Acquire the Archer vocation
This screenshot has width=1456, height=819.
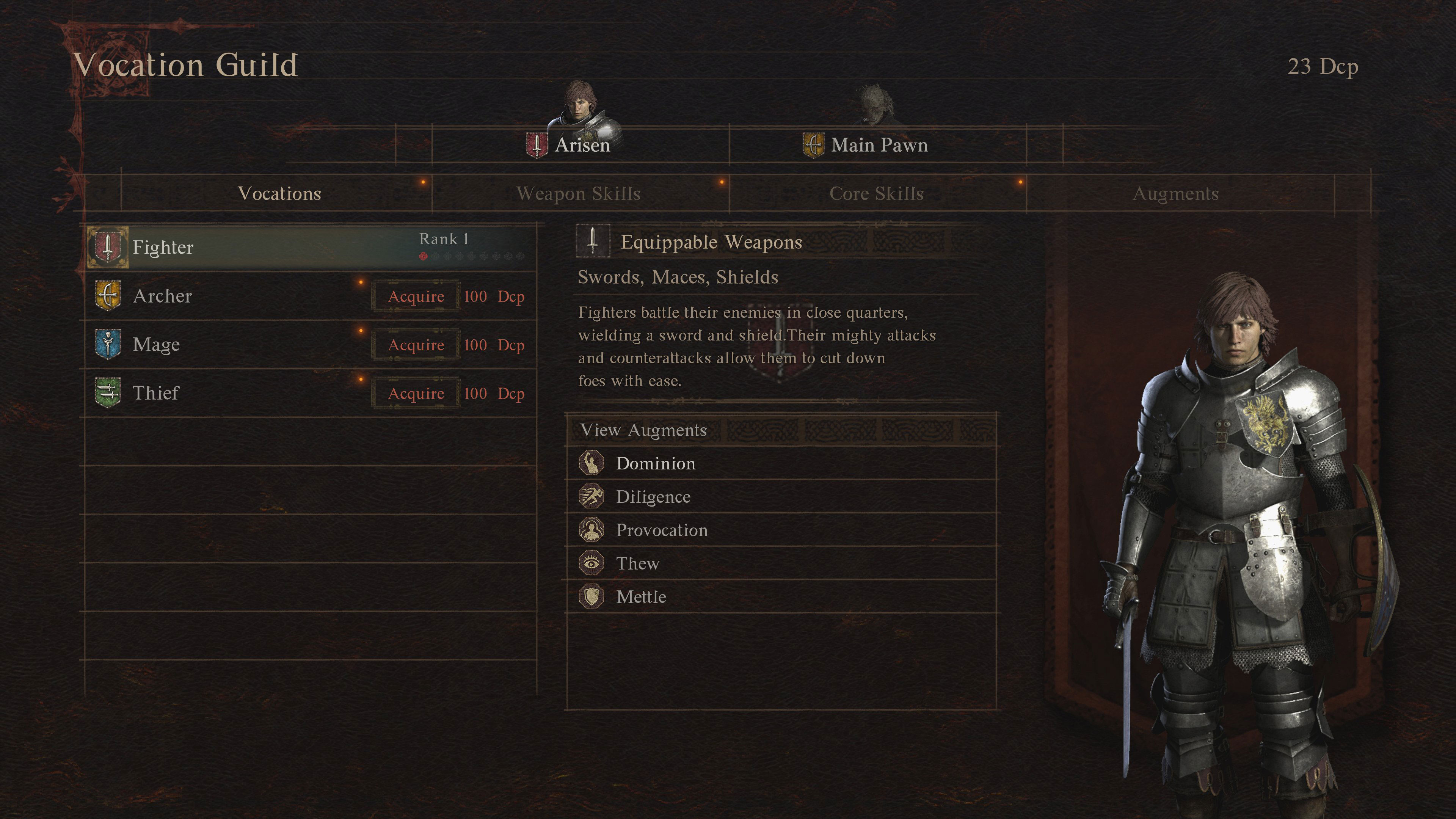pyautogui.click(x=416, y=297)
